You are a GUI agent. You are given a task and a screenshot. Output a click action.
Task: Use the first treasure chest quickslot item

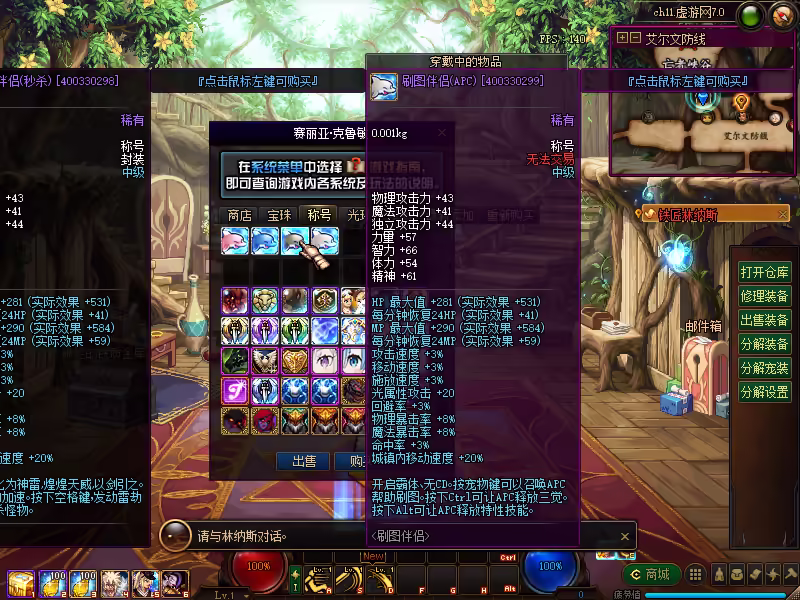[x=19, y=582]
